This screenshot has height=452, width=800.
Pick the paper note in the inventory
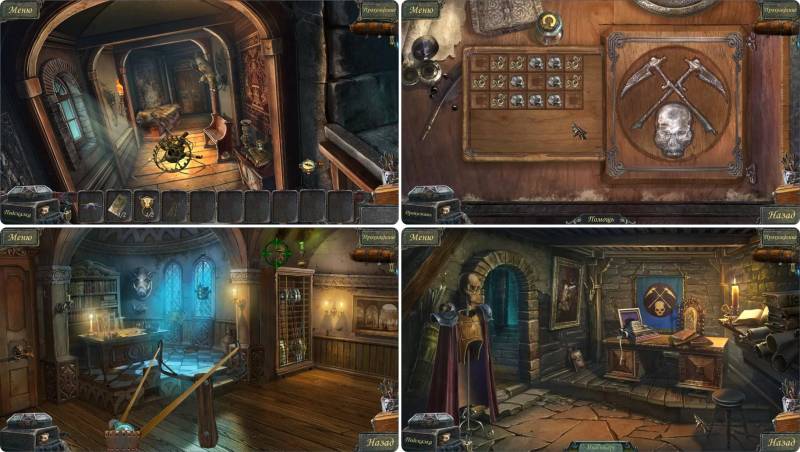117,204
